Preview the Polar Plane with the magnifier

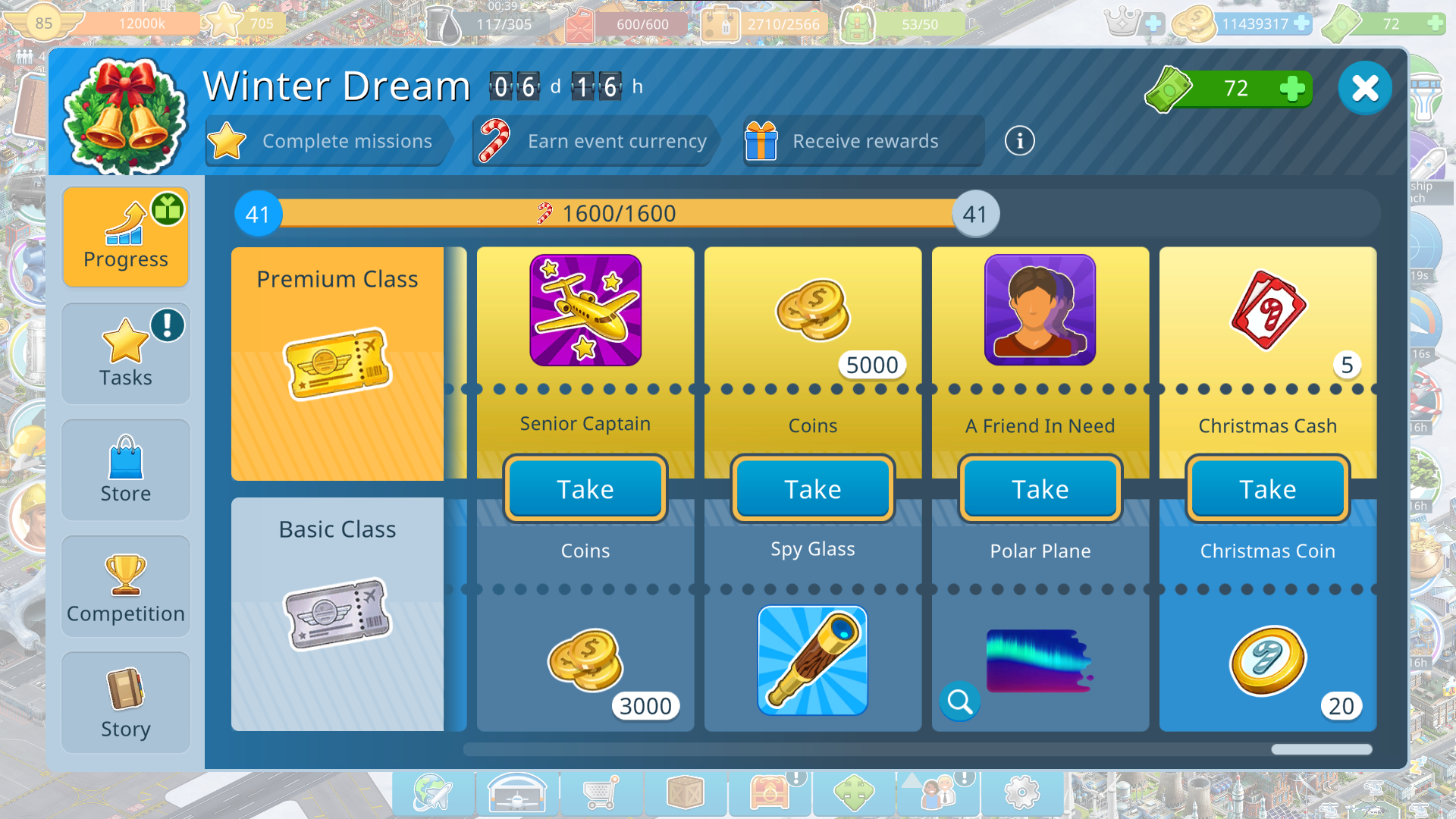(x=959, y=701)
